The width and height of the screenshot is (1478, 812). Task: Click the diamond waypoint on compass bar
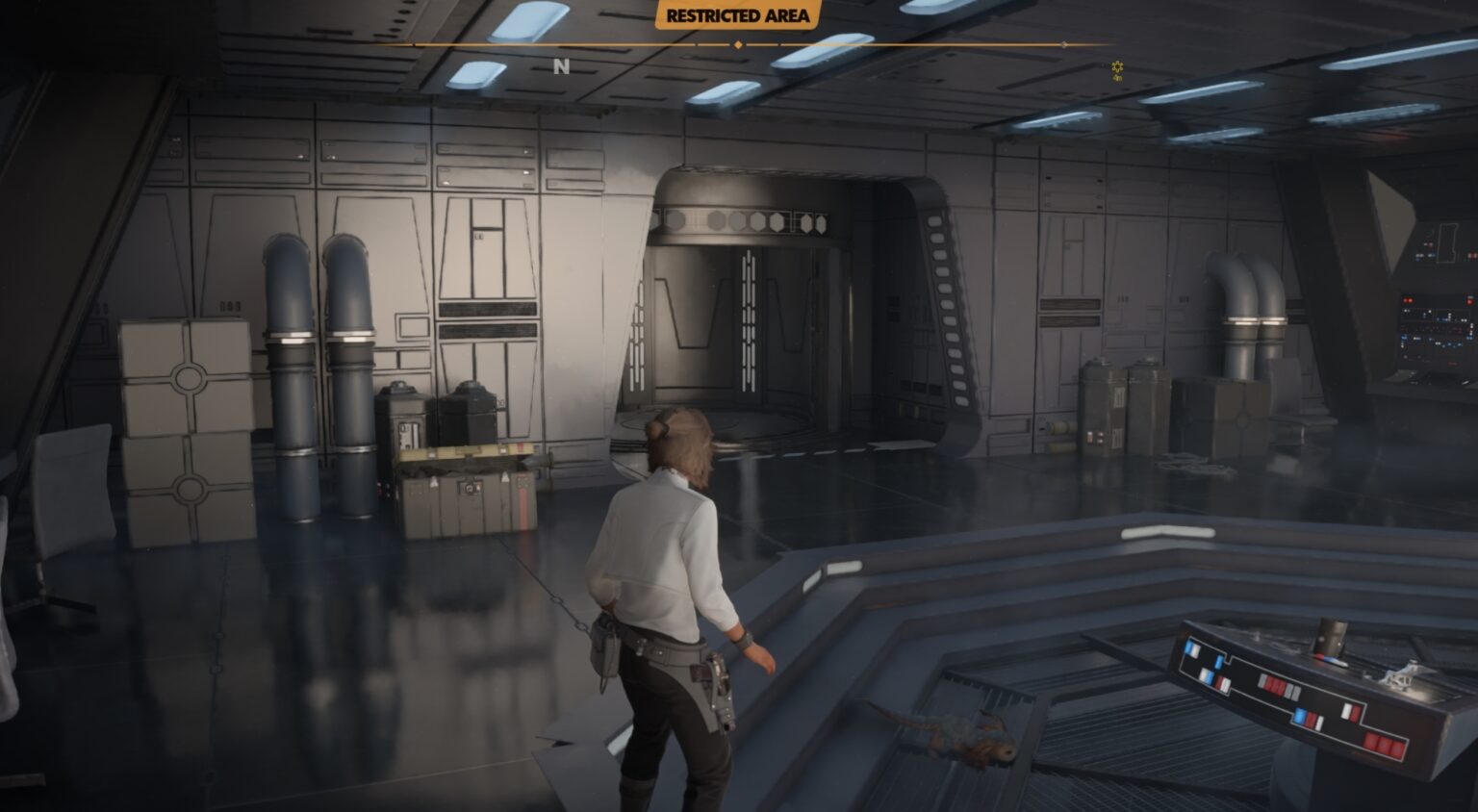pyautogui.click(x=737, y=44)
